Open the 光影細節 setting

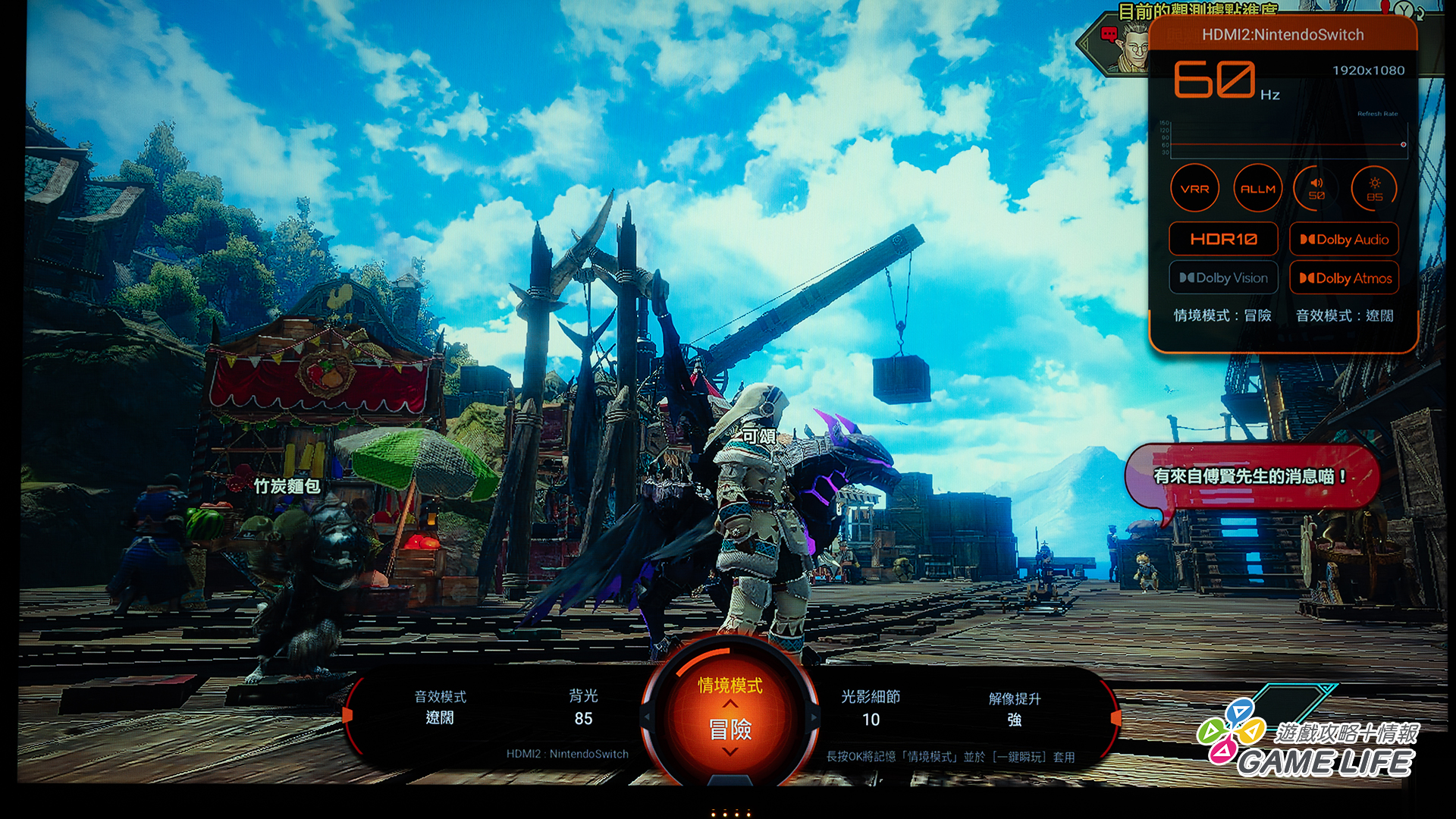tap(871, 708)
